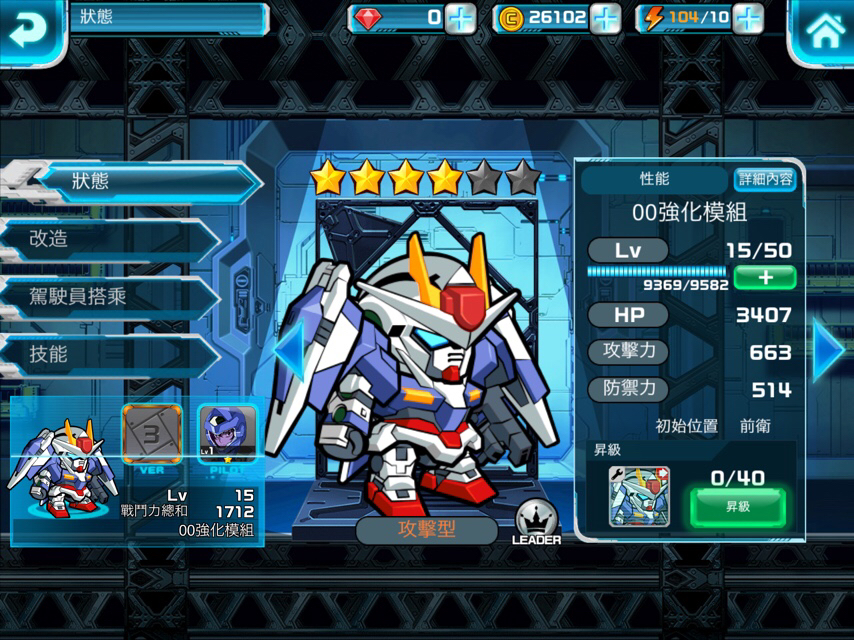Select the upgrade material unit icon
854x640 pixels.
639,496
